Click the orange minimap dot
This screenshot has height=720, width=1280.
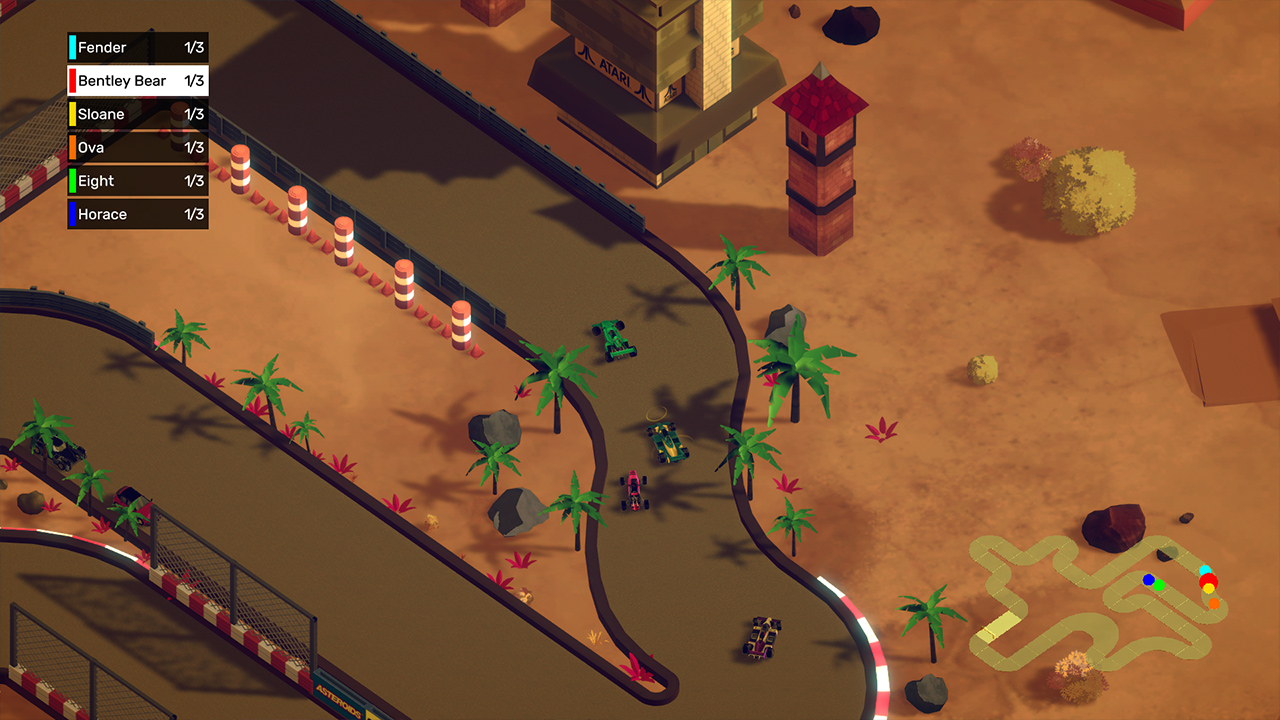tap(1214, 603)
